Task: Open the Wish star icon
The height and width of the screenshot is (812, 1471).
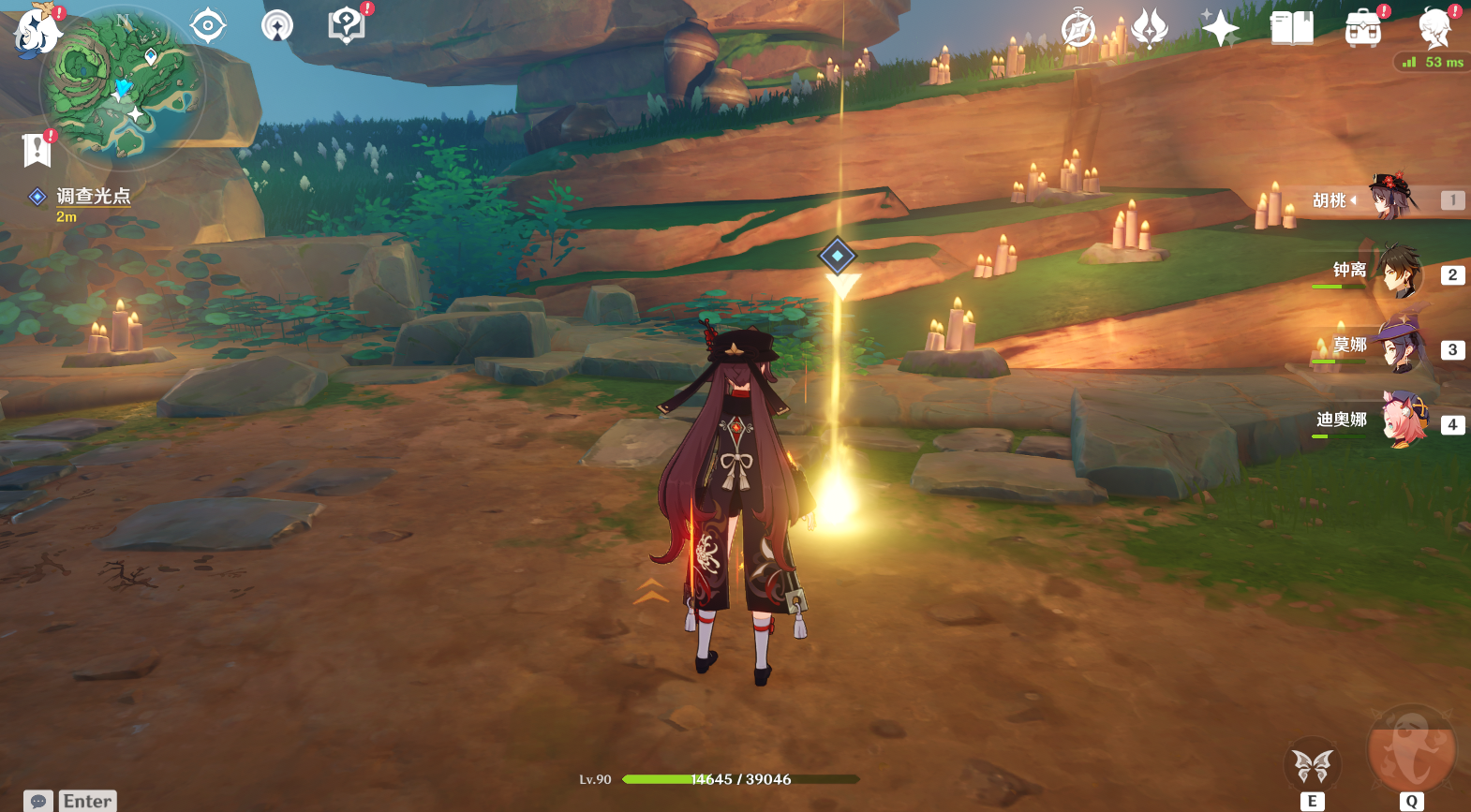Action: point(1220,28)
